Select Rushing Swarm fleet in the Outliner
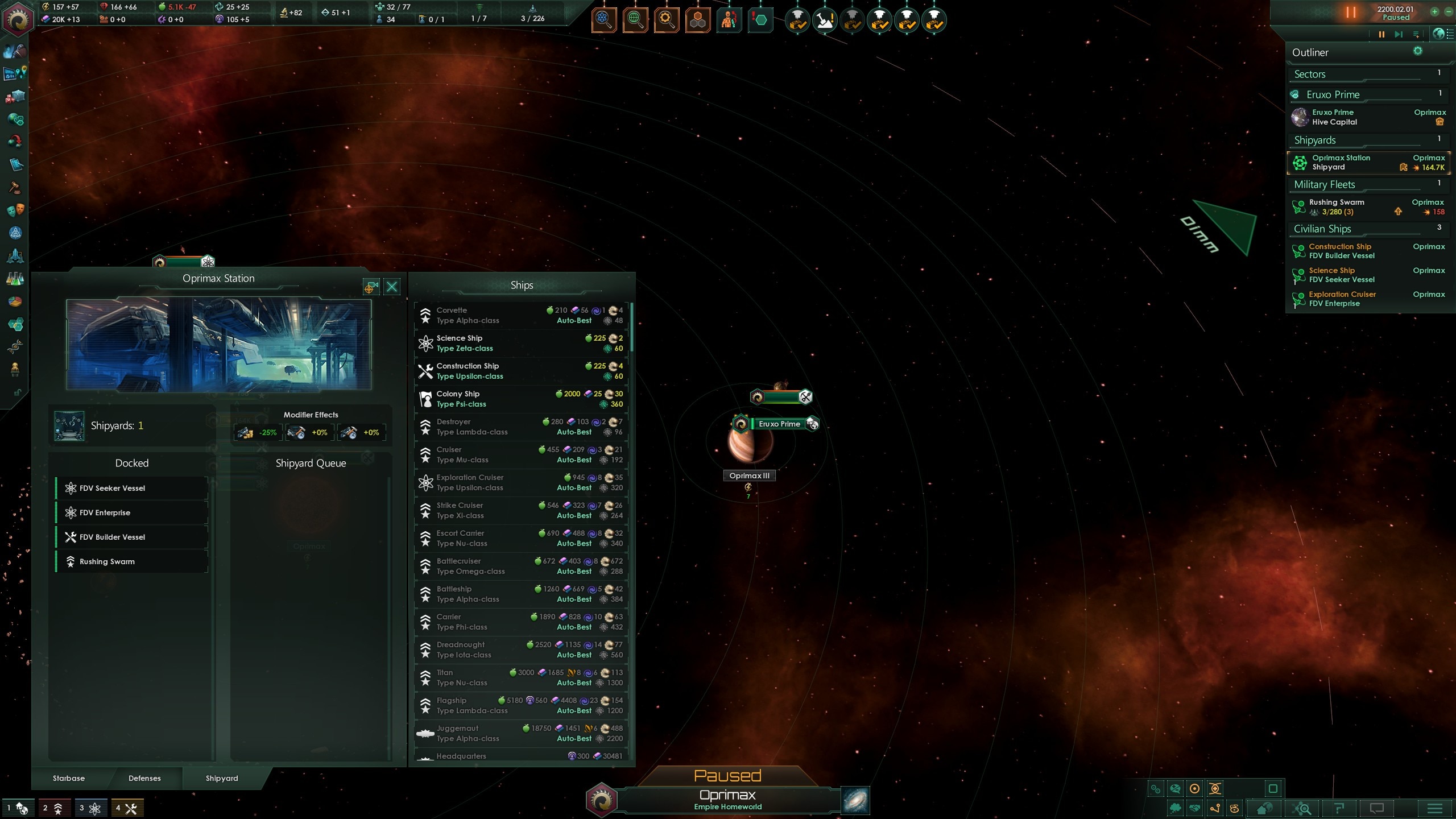This screenshot has height=819, width=1456. 1367,207
